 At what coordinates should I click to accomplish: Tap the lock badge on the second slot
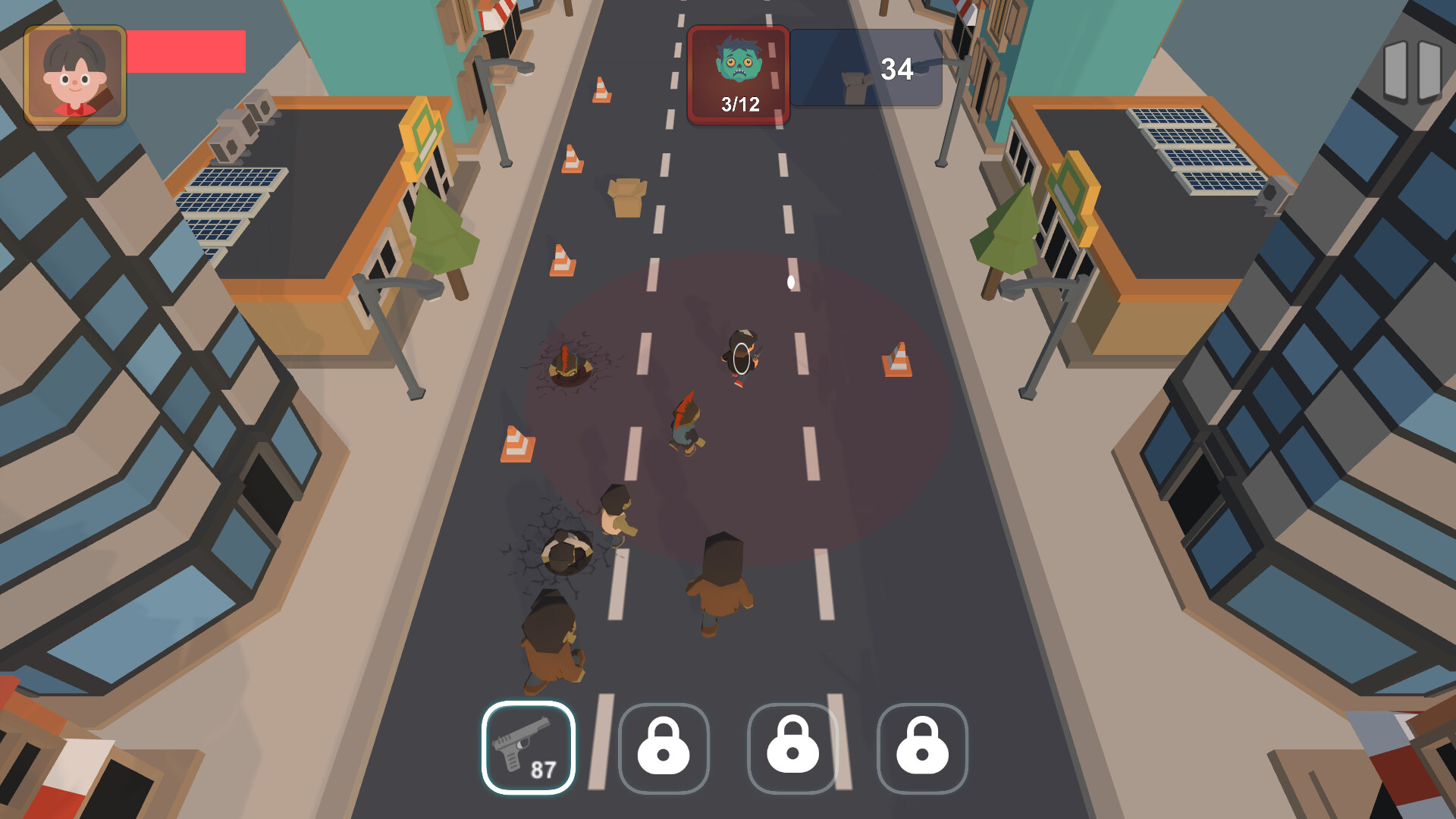[665, 747]
